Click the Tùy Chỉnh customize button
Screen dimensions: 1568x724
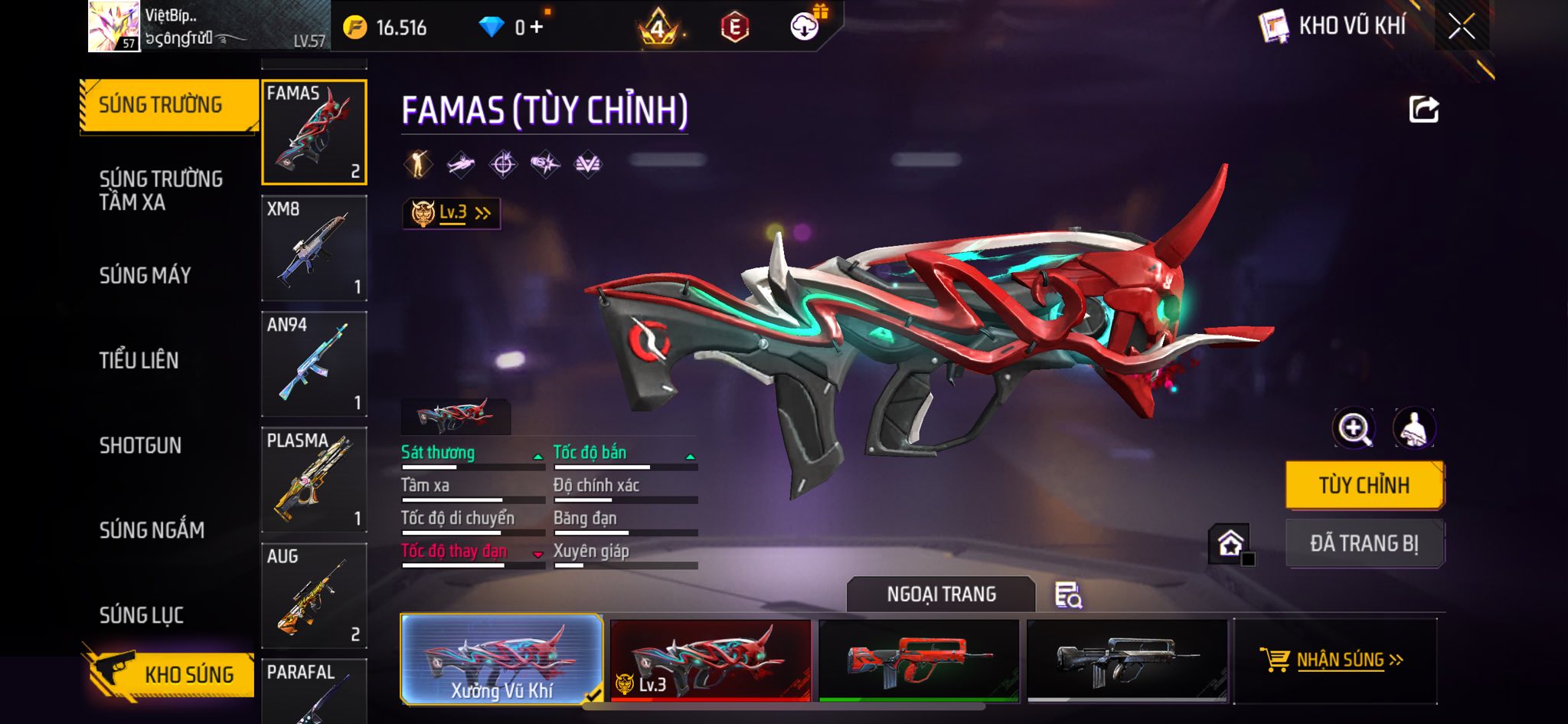point(1364,485)
